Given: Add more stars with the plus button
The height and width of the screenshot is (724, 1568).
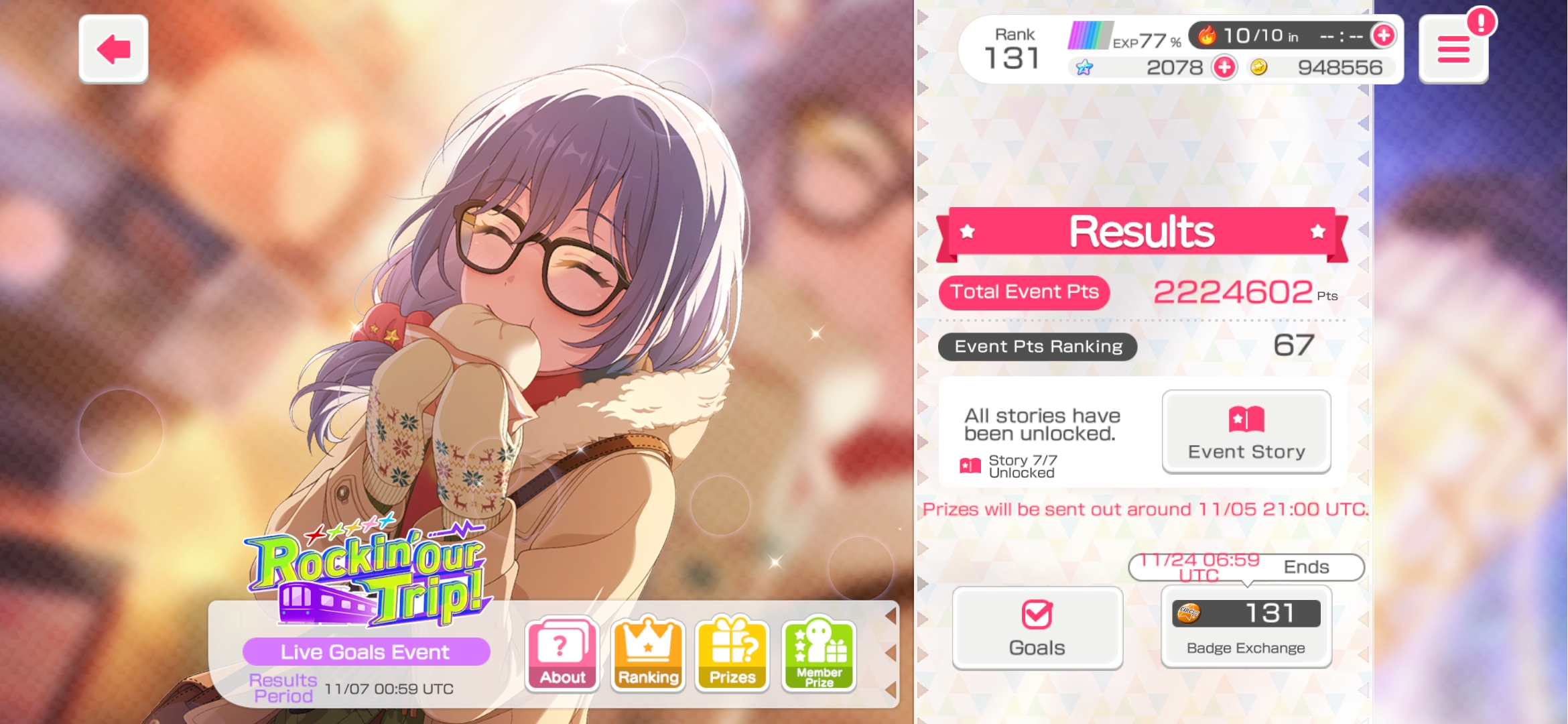Looking at the screenshot, I should click(x=1224, y=67).
